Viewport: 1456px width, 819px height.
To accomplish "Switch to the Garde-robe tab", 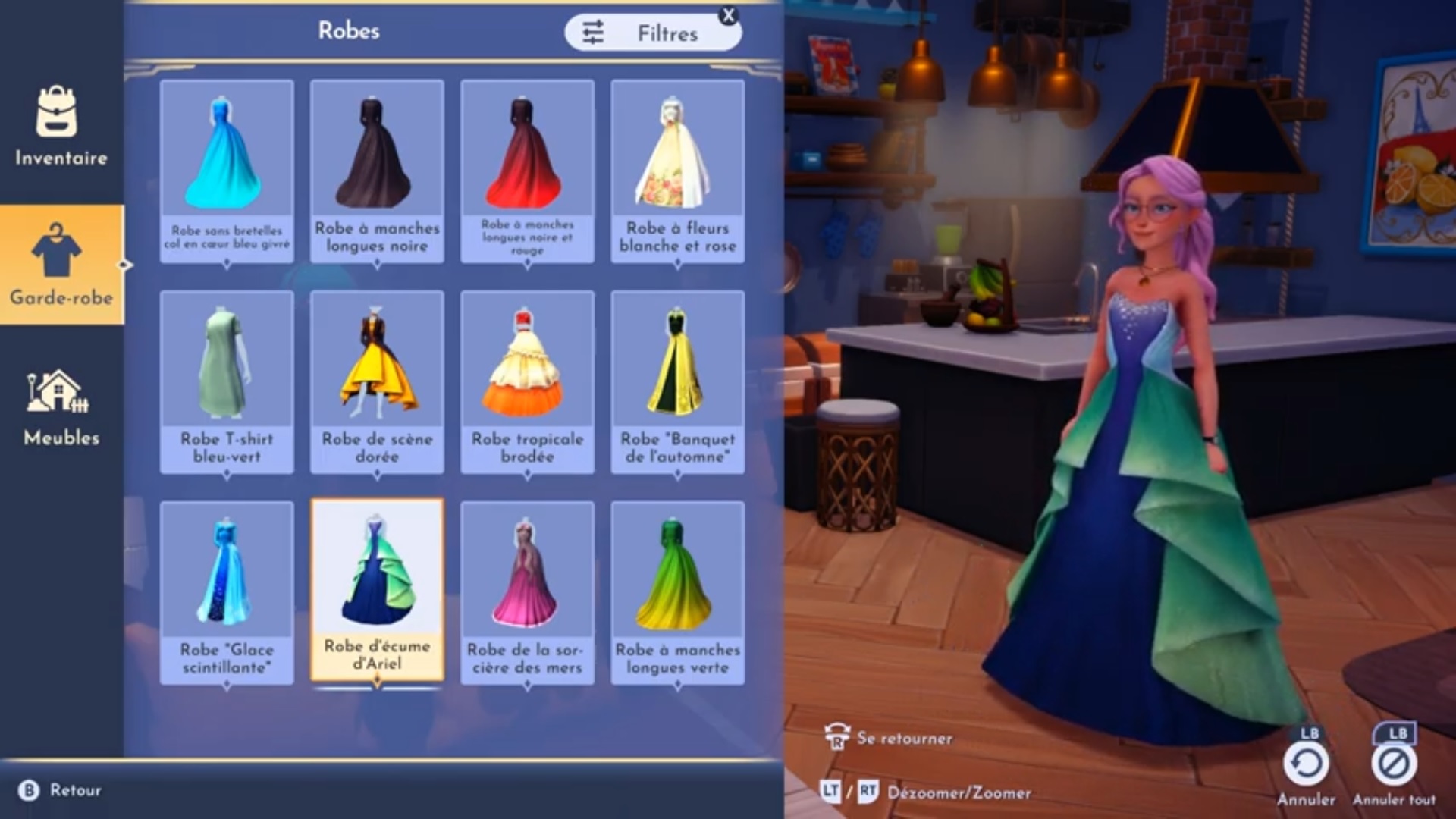I will pyautogui.click(x=61, y=264).
